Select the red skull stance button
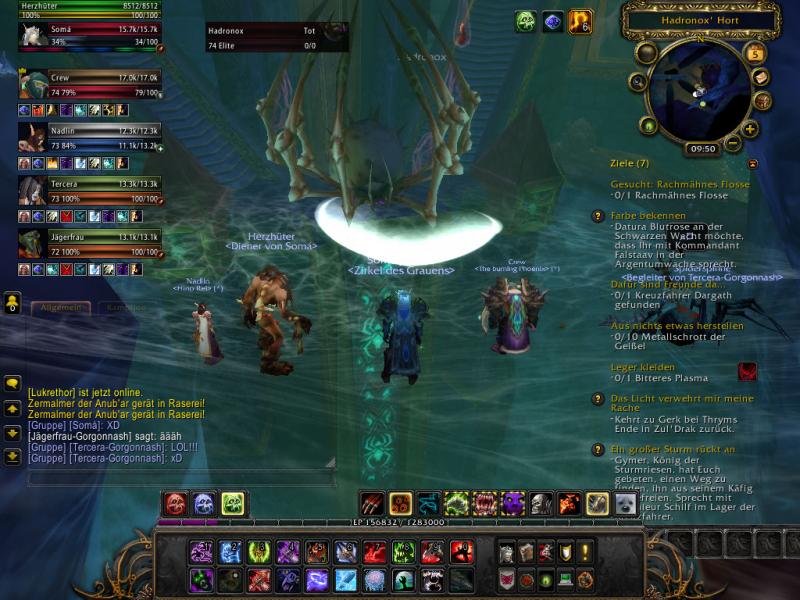 click(175, 504)
